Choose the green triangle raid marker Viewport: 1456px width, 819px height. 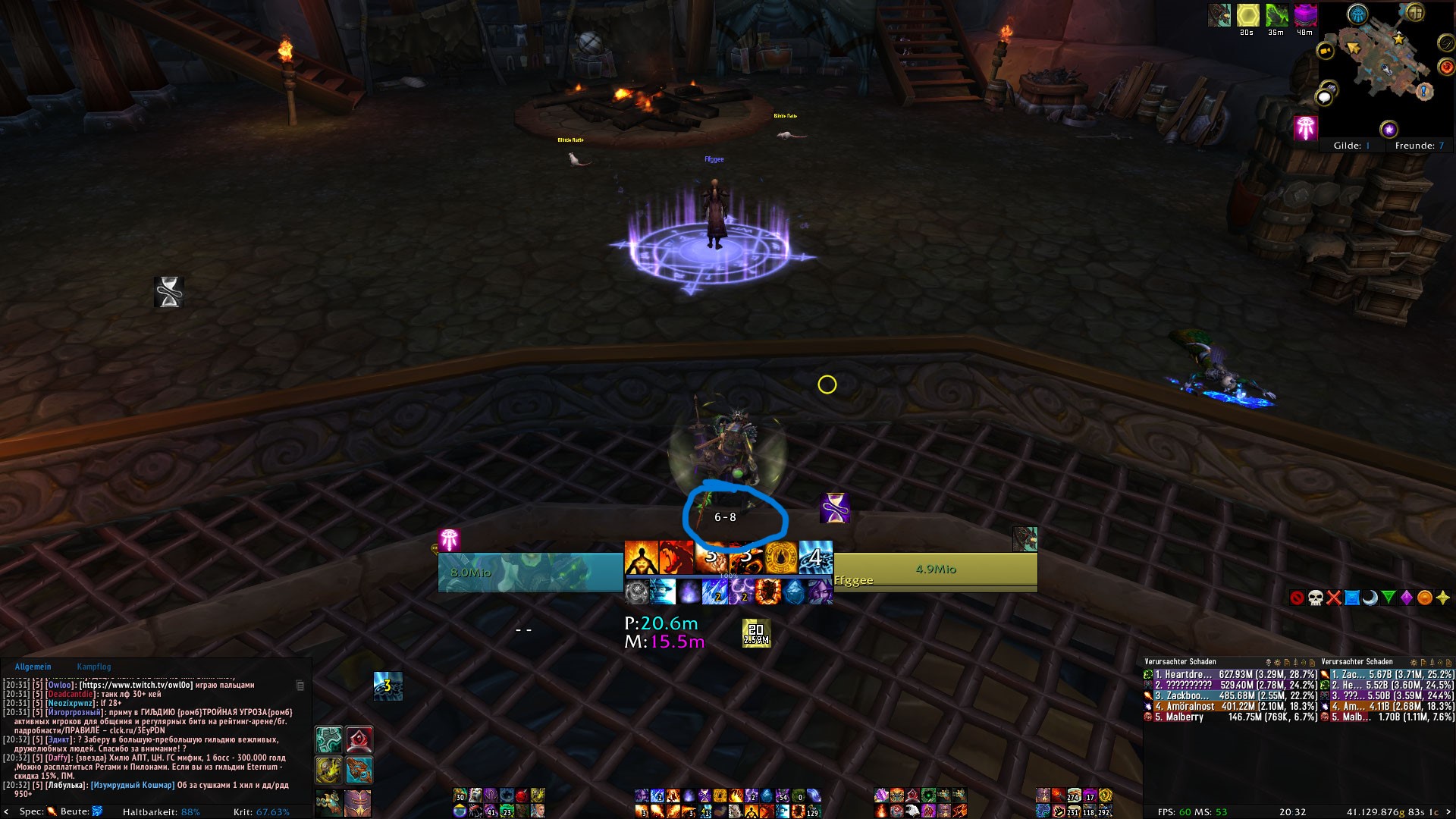pyautogui.click(x=1388, y=598)
